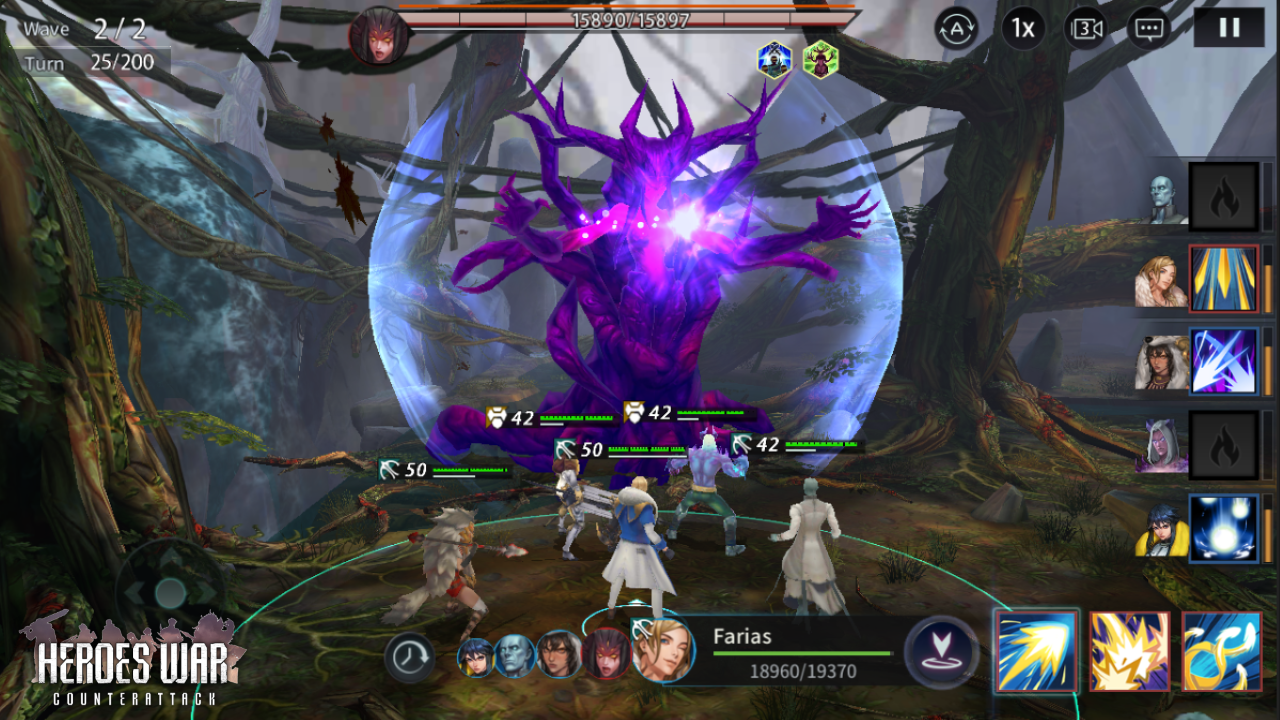Image resolution: width=1280 pixels, height=720 pixels.
Task: Trigger the dark-haired hero's blue orbs ultimate
Action: (x=1223, y=528)
